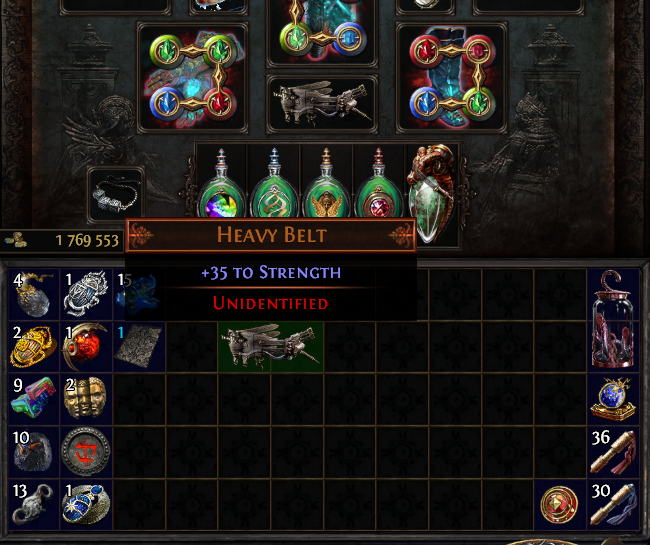The height and width of the screenshot is (545, 650).
Task: Select the round medallion with red sigil
Action: 87,451
